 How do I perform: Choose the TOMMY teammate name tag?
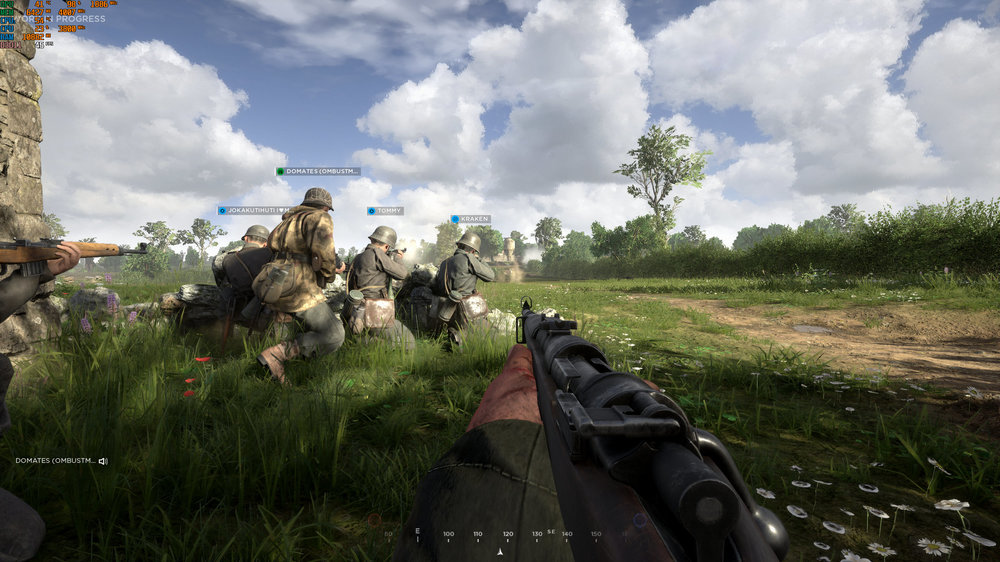click(x=385, y=211)
